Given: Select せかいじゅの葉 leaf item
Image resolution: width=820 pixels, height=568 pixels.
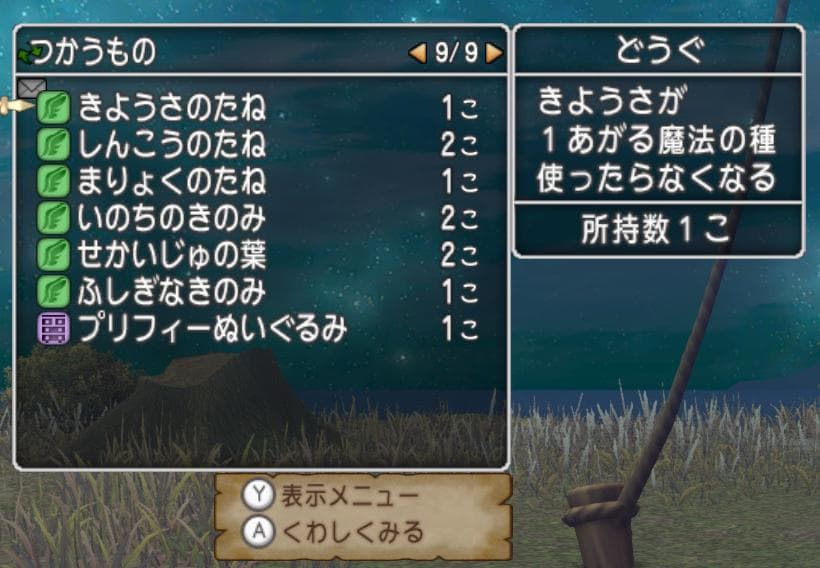Looking at the screenshot, I should [172, 254].
